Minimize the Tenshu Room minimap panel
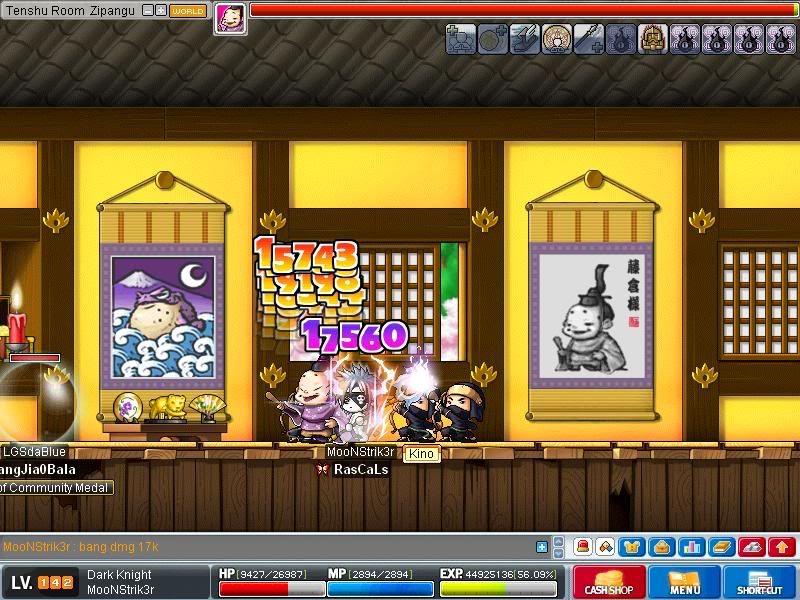Image resolution: width=800 pixels, height=600 pixels. tap(147, 11)
